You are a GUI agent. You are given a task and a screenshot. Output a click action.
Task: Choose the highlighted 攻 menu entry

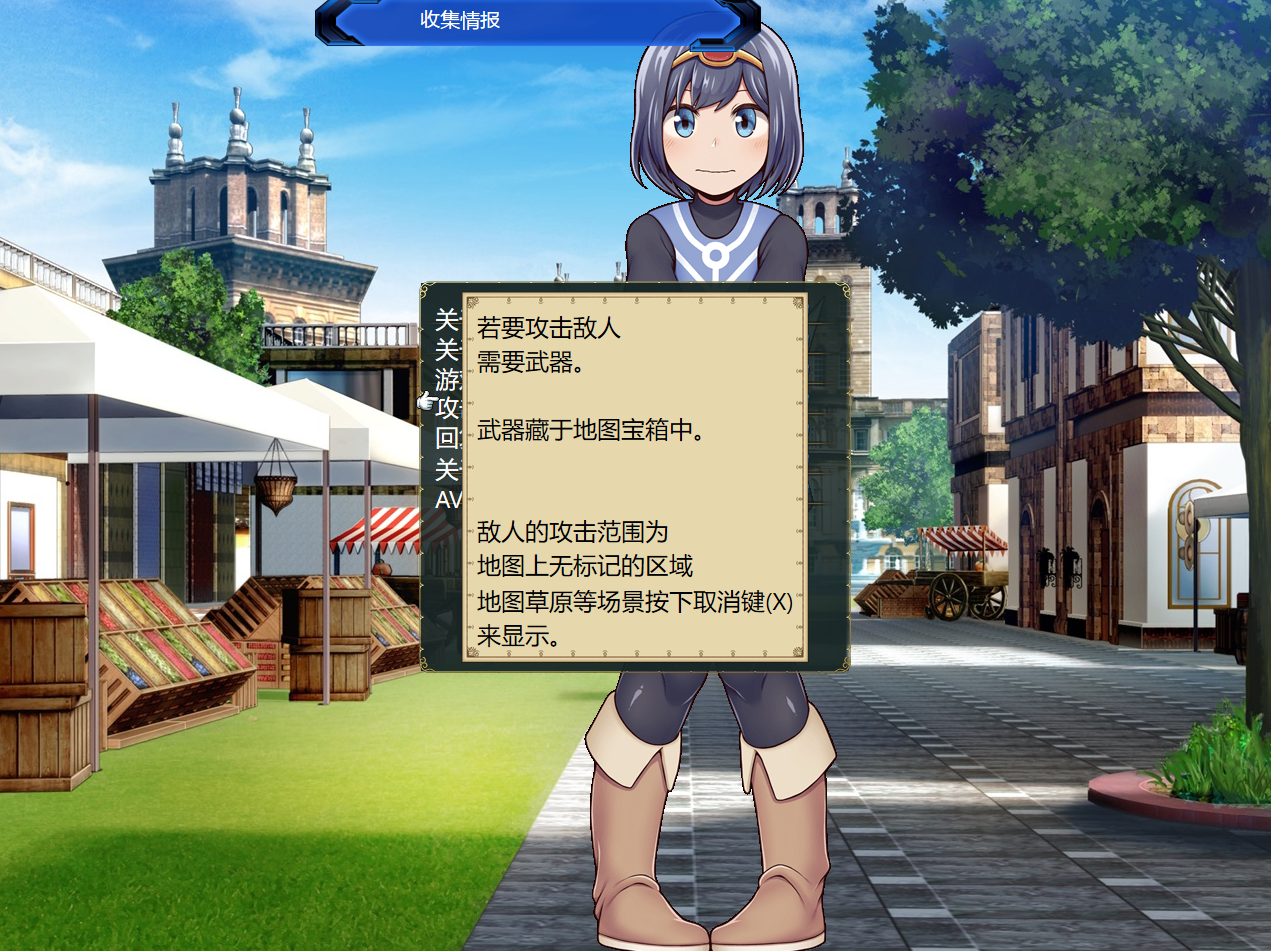click(x=447, y=408)
